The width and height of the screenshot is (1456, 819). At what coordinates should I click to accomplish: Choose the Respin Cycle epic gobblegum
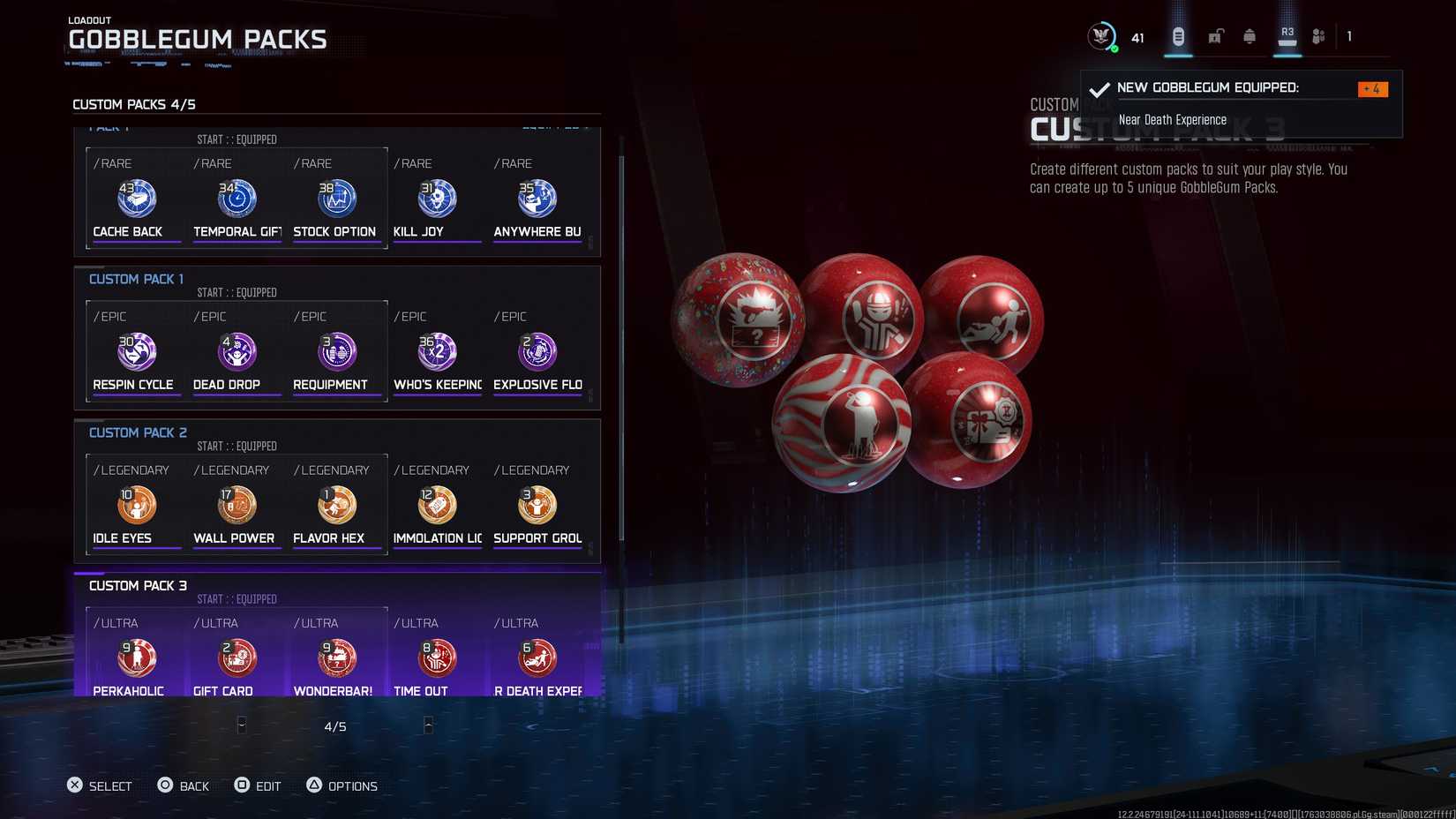pyautogui.click(x=135, y=351)
